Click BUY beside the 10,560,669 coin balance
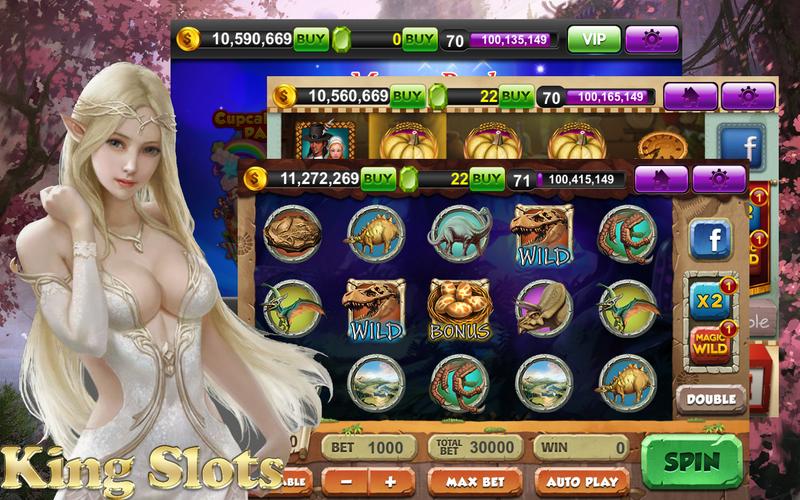The height and width of the screenshot is (500, 800). (x=407, y=96)
